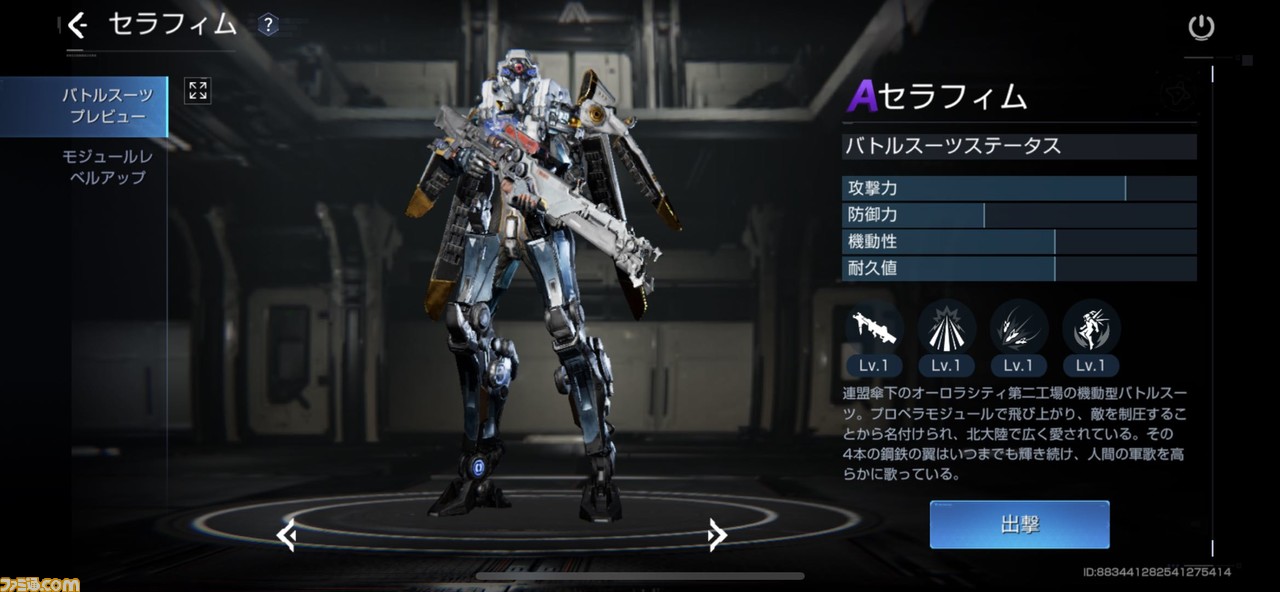Open the question mark help icon
This screenshot has width=1280, height=592.
(267, 25)
